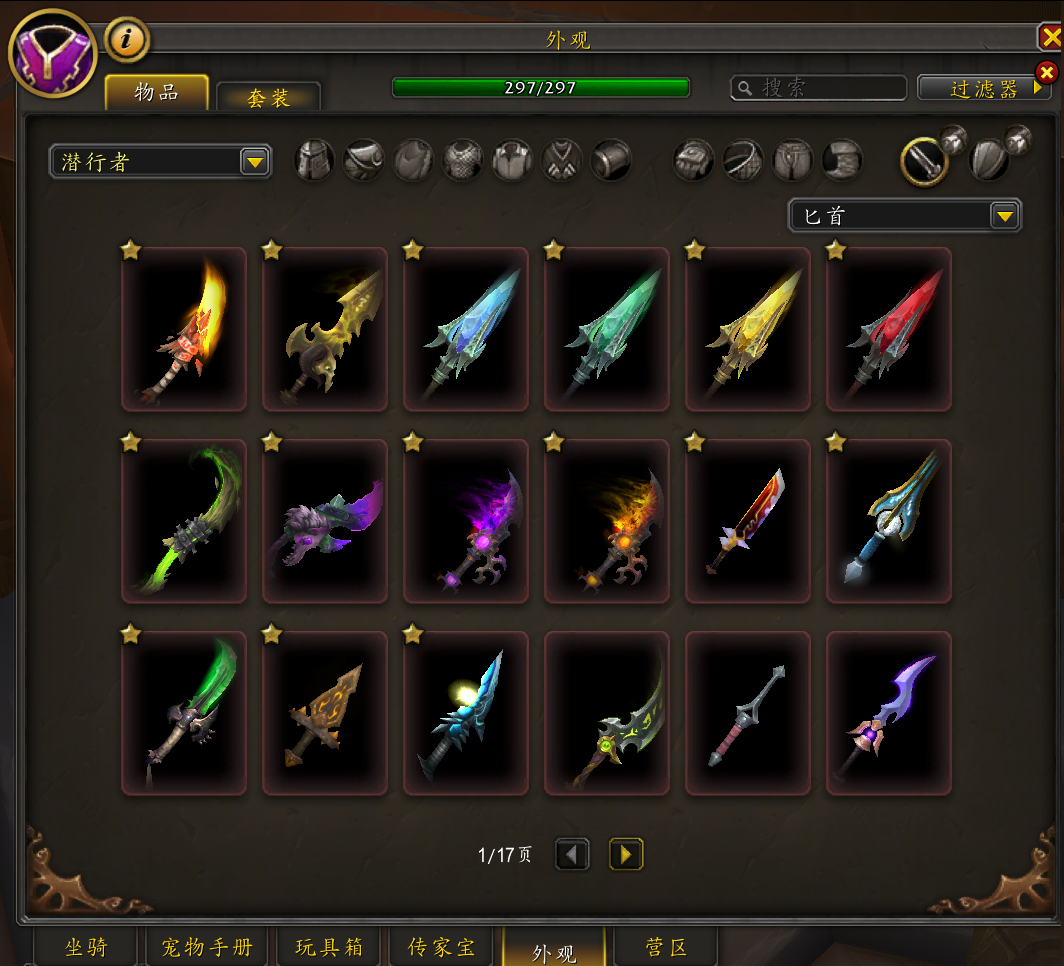Switch to the 营区 tab

[x=667, y=947]
